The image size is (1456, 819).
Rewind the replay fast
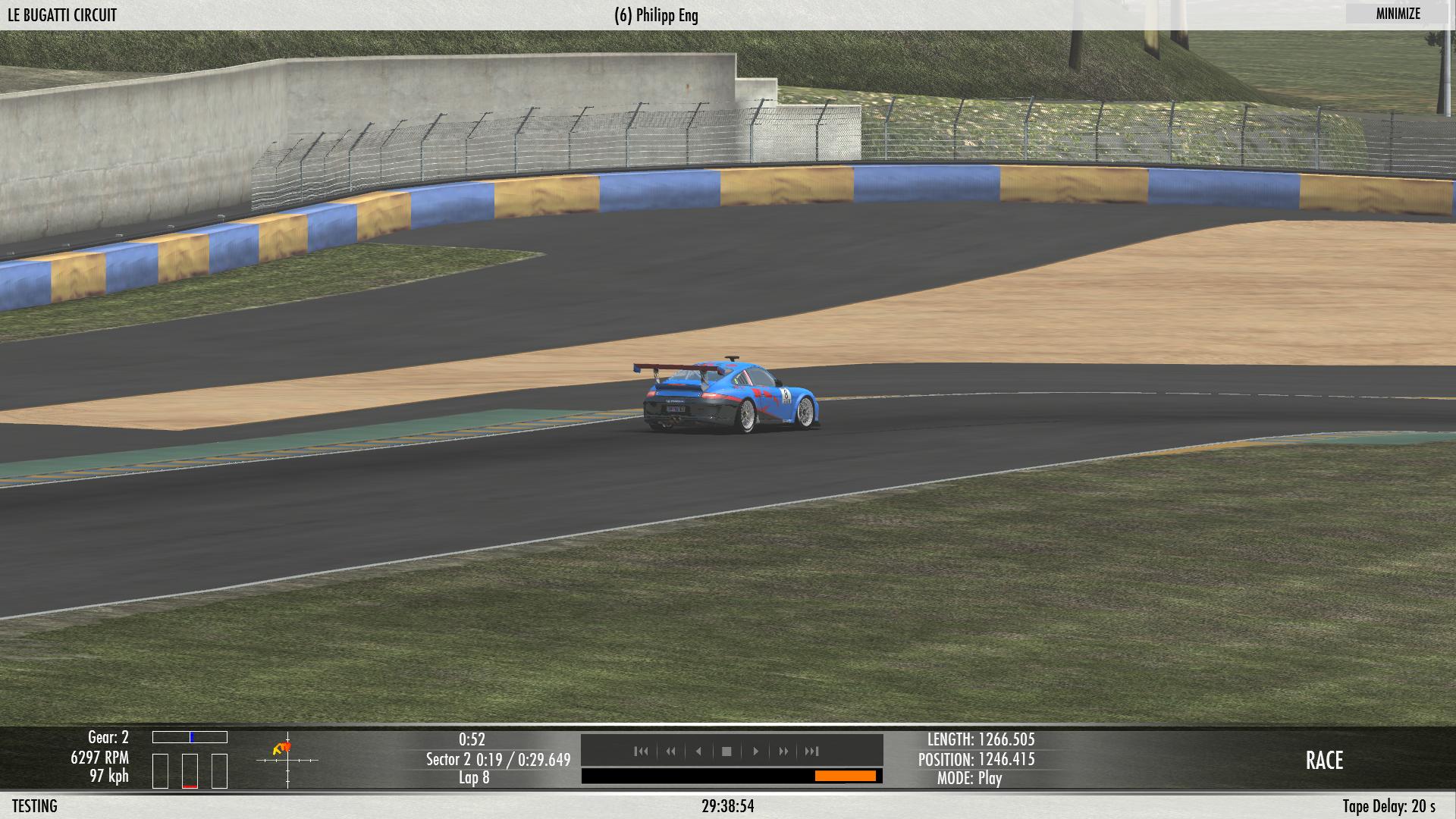tap(670, 752)
